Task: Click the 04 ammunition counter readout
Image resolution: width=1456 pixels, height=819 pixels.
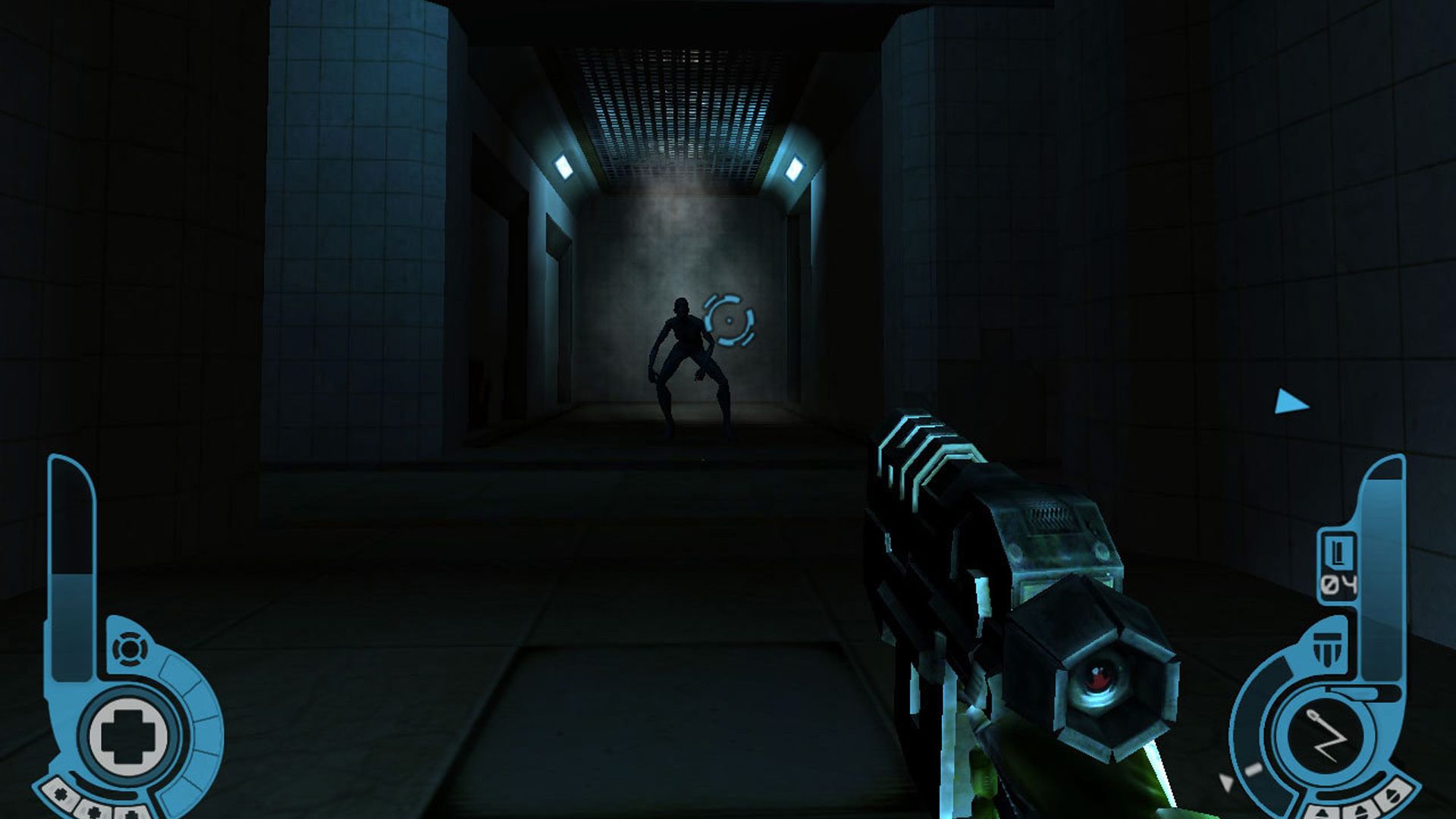Action: click(x=1338, y=583)
